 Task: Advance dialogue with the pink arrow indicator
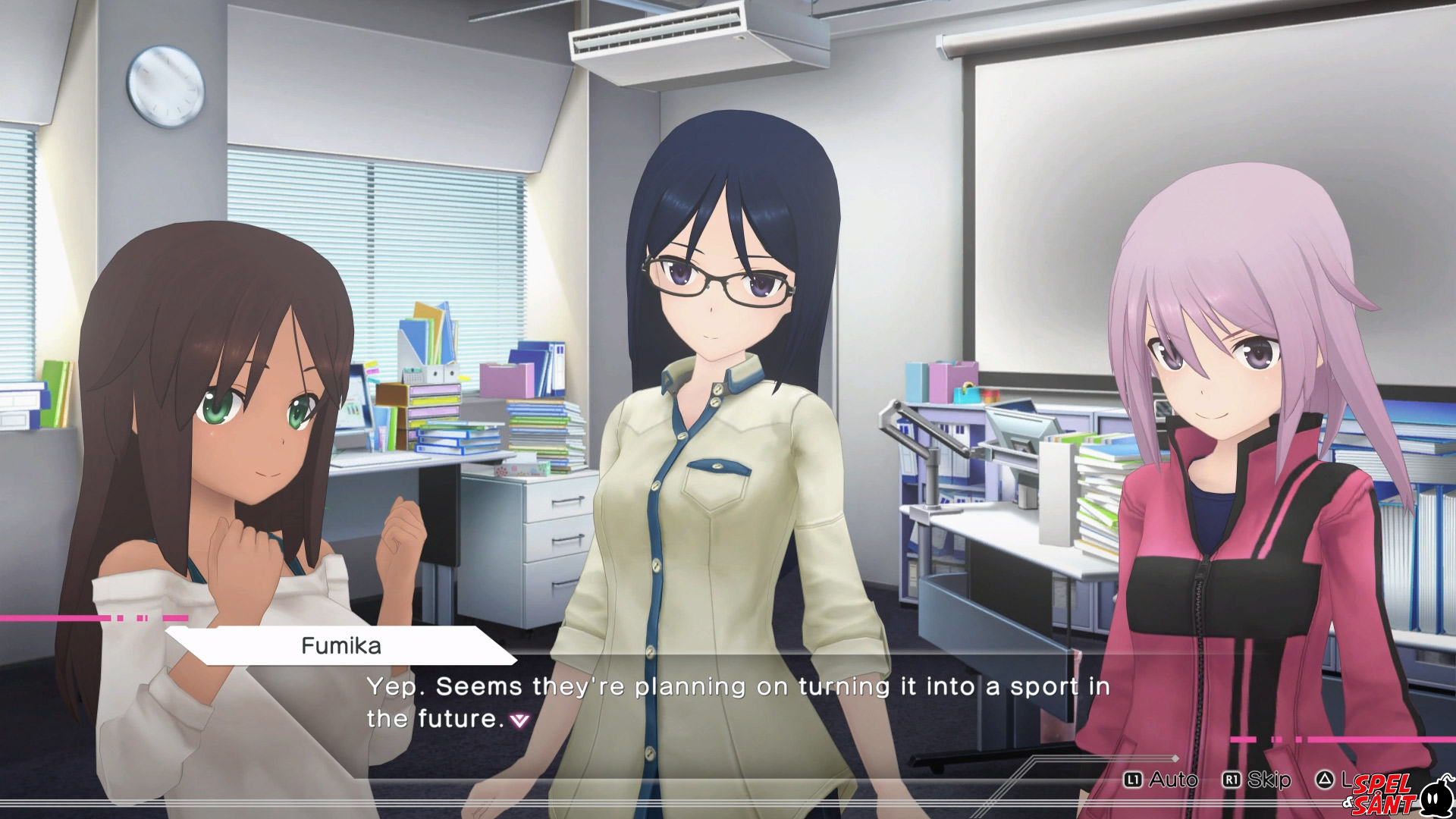(519, 720)
